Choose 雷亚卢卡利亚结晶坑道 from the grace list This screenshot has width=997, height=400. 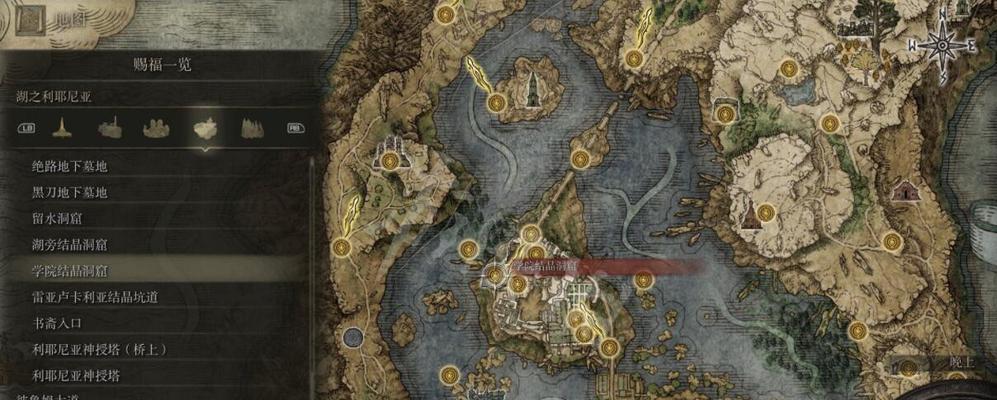(x=95, y=297)
